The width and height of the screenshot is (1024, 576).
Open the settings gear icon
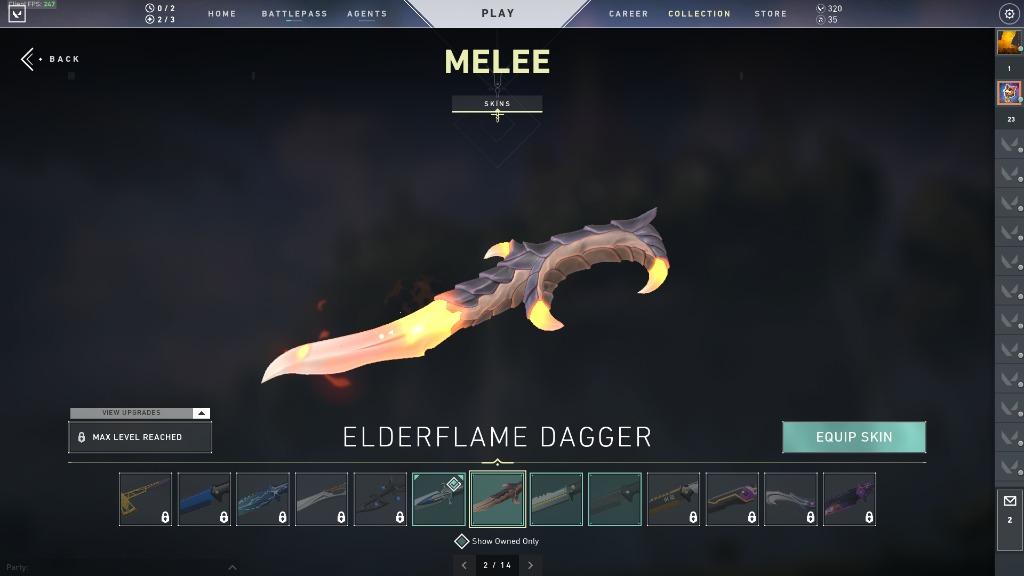(1008, 14)
